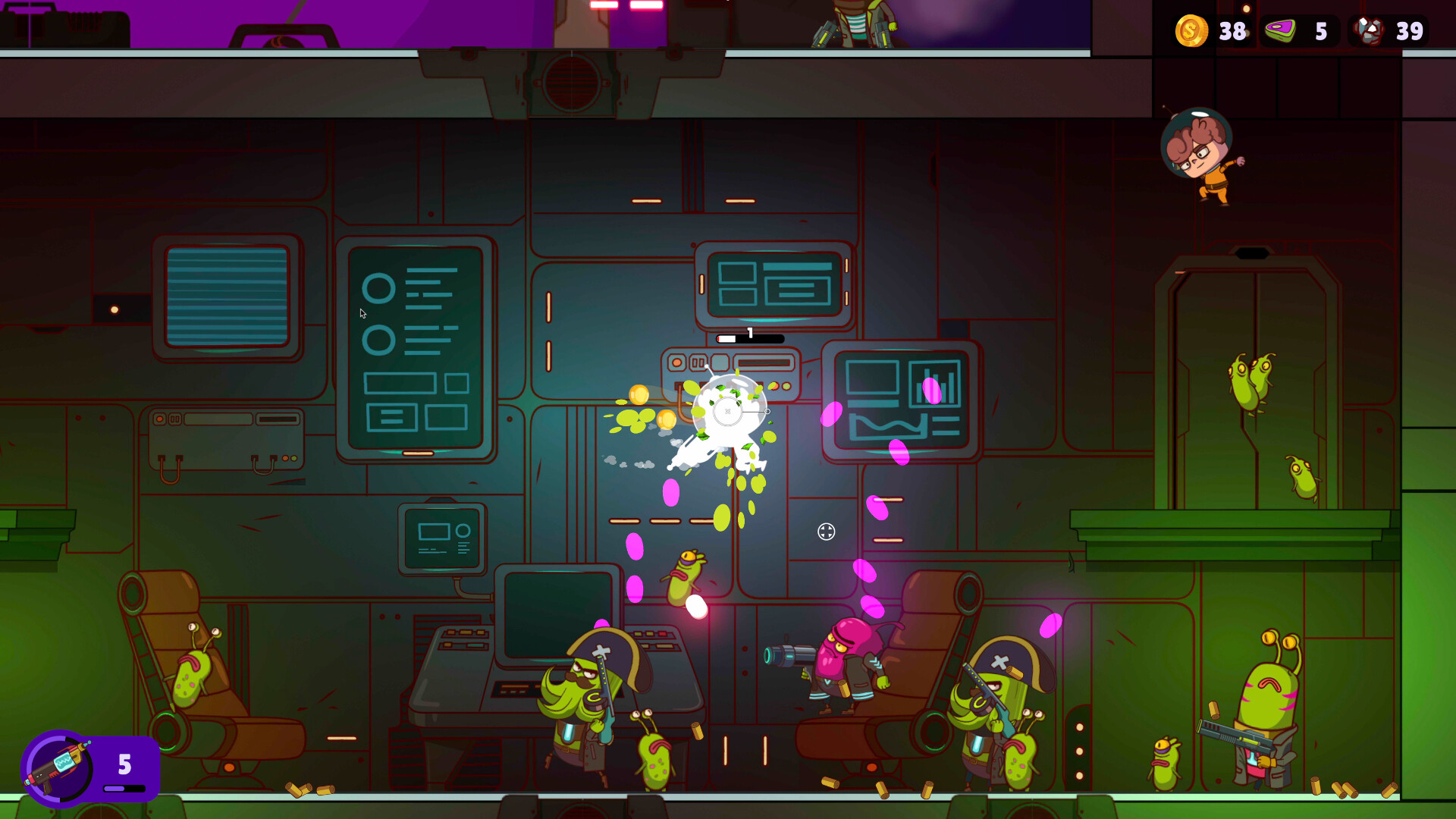This screenshot has width=1456, height=819.
Task: Click the small player portrait beside the coin counter
Action: click(x=1247, y=9)
